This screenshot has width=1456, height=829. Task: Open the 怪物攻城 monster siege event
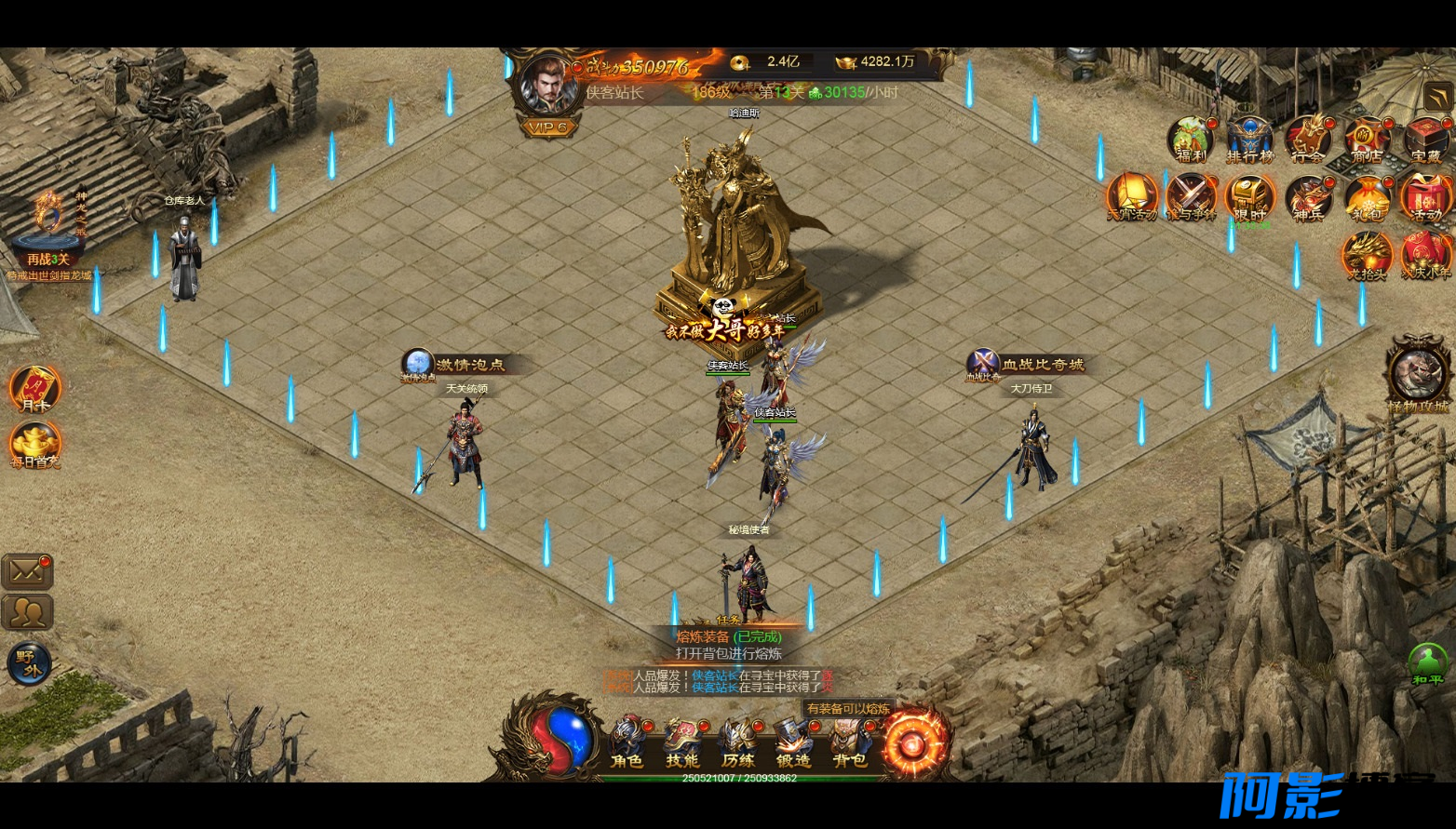pos(1418,374)
